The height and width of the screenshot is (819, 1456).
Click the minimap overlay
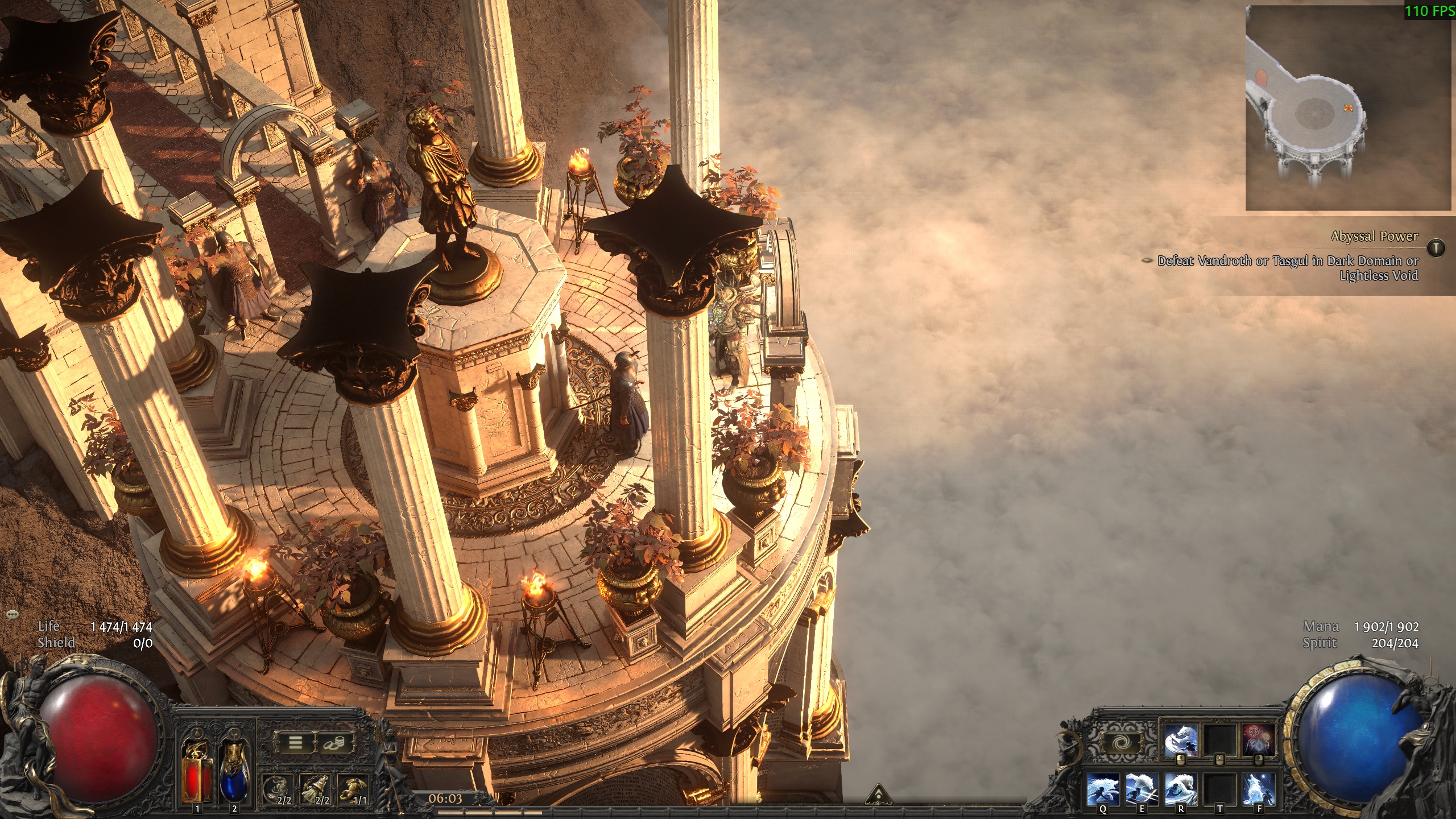[1348, 108]
